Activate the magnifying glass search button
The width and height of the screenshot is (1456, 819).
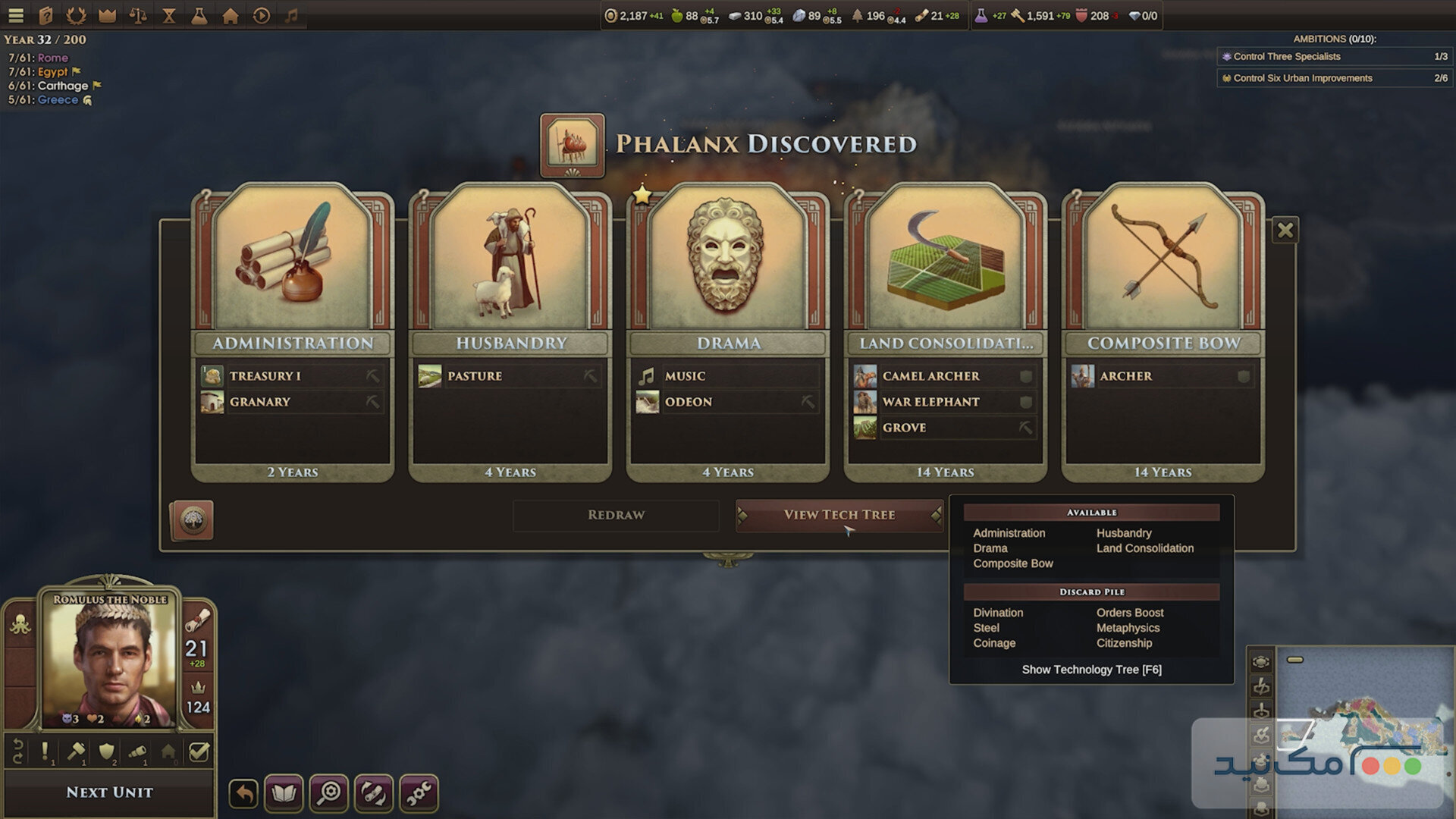pyautogui.click(x=329, y=794)
